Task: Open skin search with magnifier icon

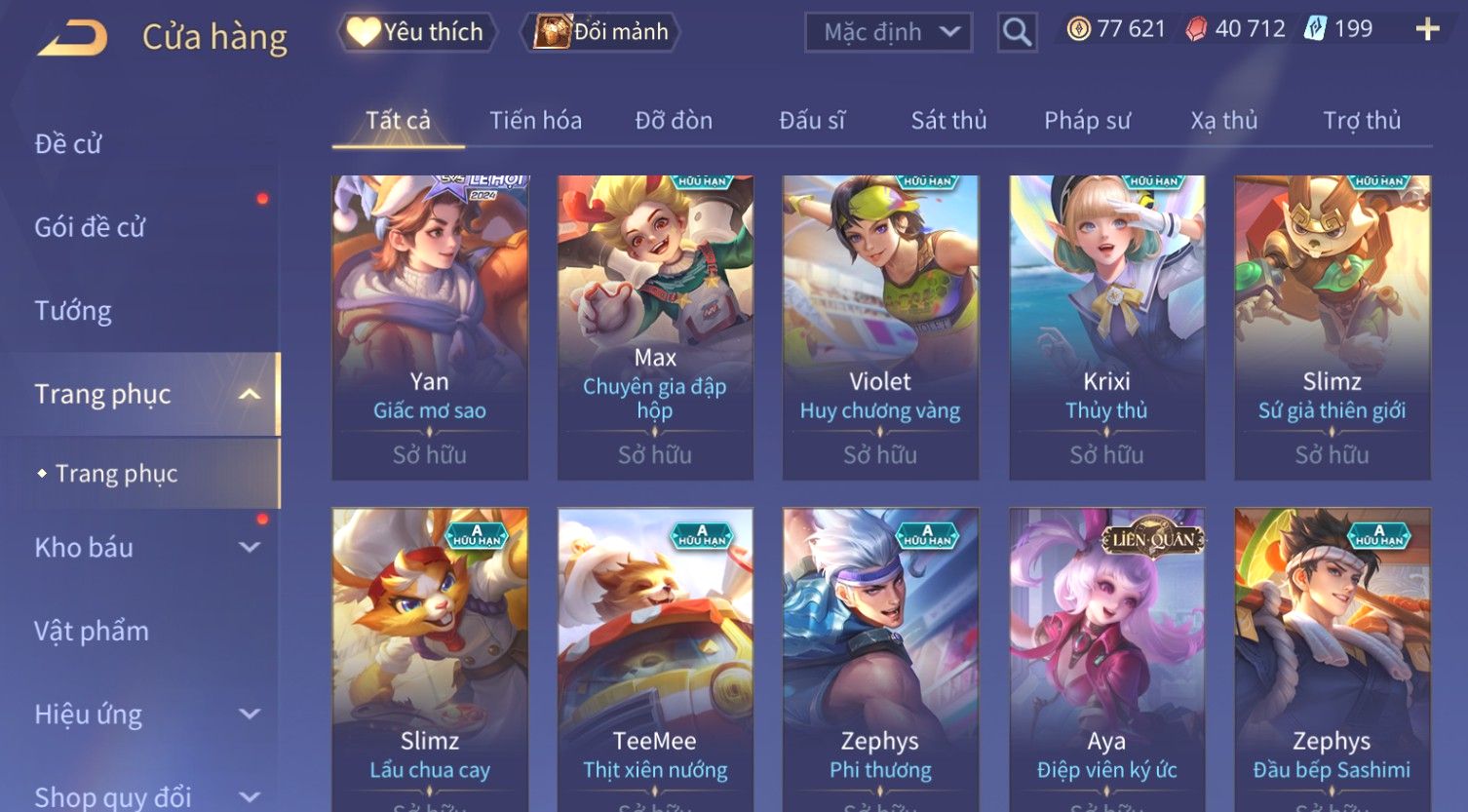Action: coord(1017,33)
